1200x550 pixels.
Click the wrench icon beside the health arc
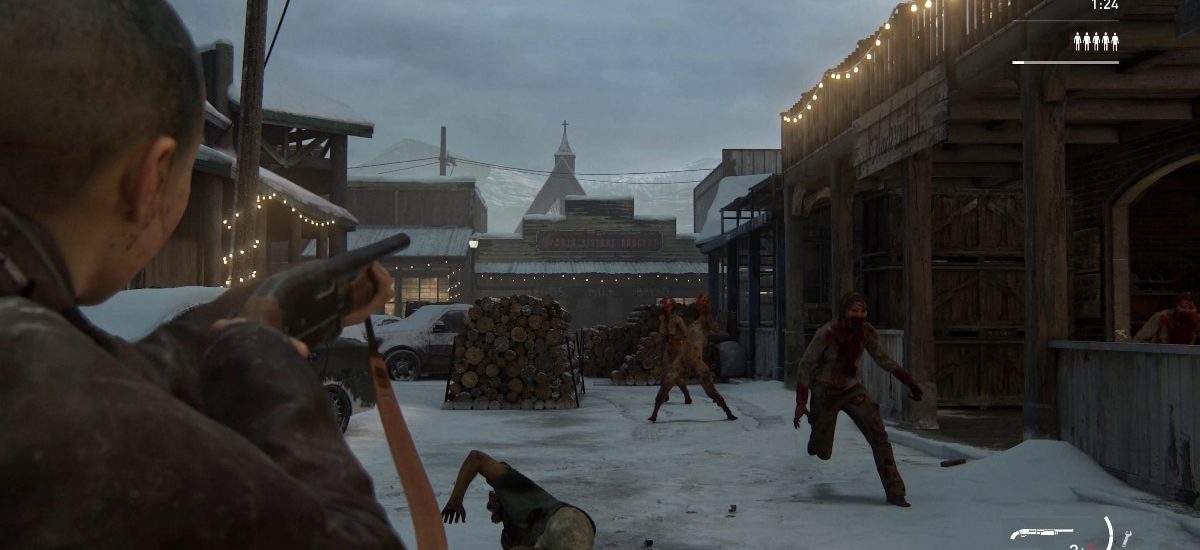coord(1127,538)
